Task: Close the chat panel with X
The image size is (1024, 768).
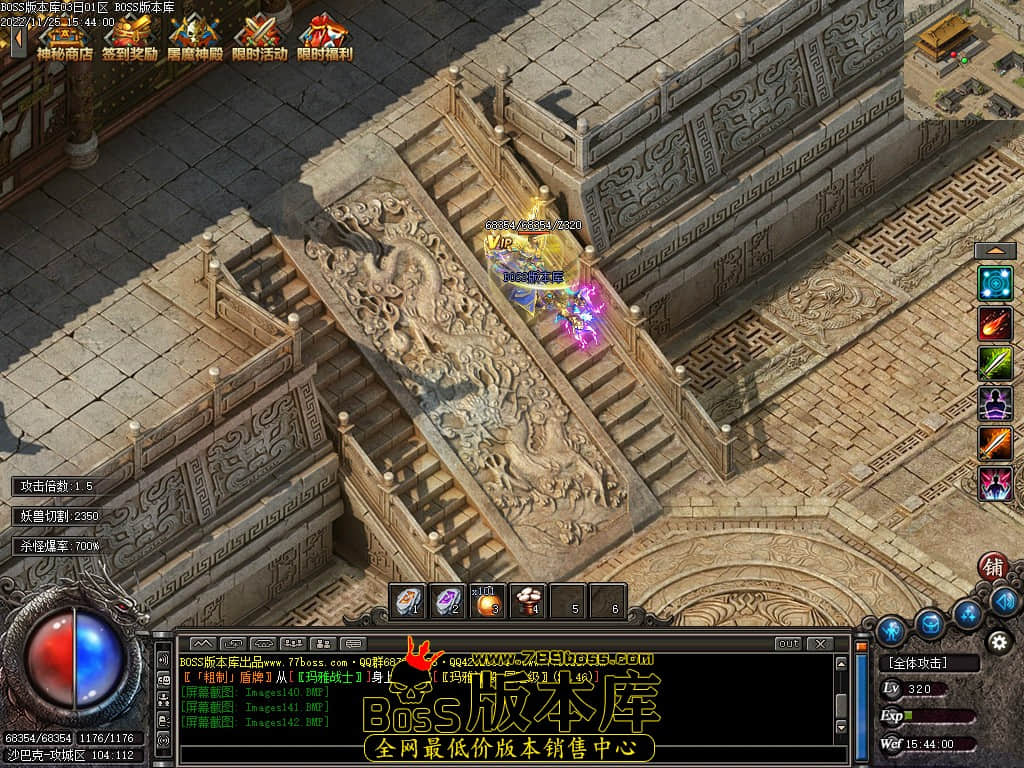Action: click(x=820, y=643)
